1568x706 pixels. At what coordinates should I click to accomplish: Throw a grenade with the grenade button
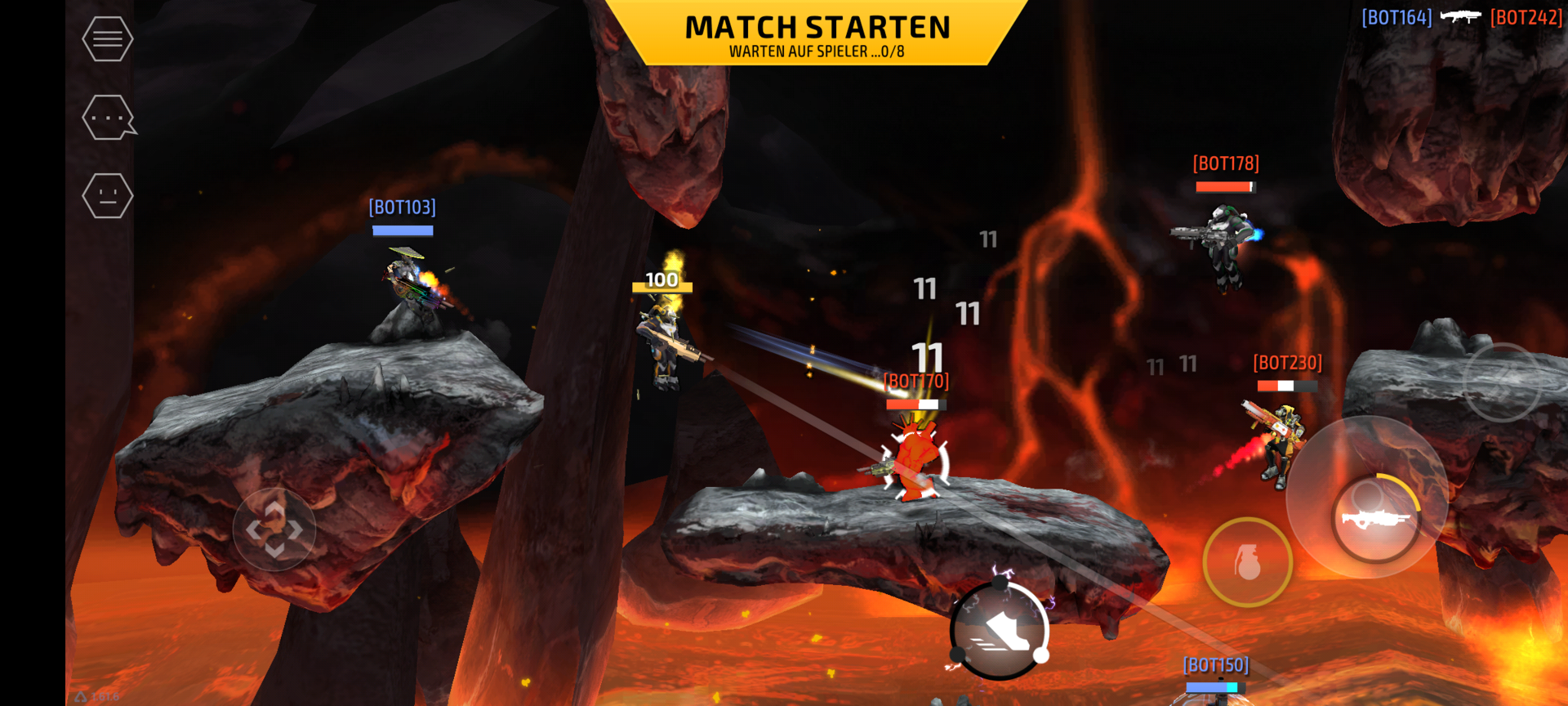coord(1247,562)
